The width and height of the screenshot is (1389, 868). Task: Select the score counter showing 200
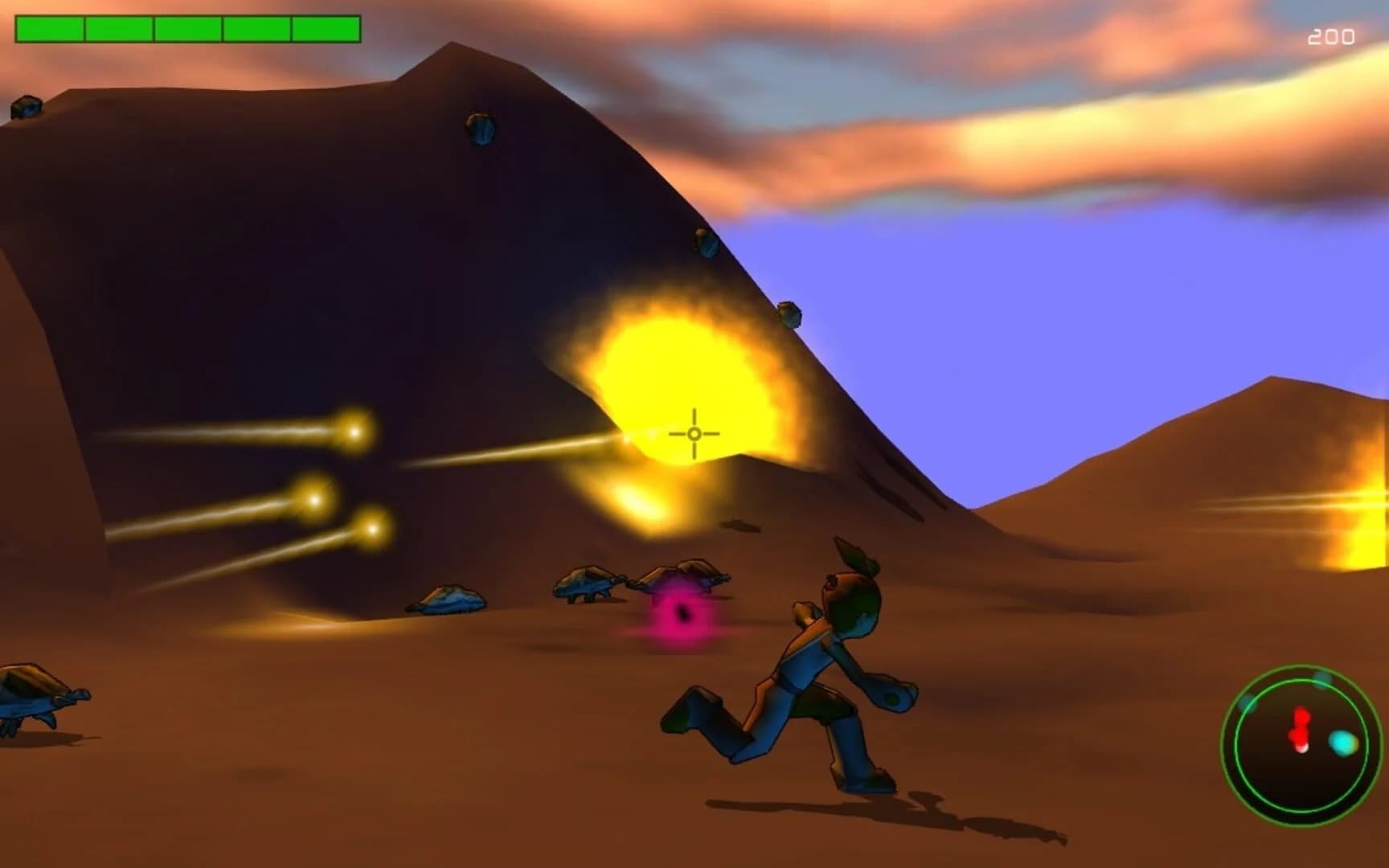pos(1330,35)
